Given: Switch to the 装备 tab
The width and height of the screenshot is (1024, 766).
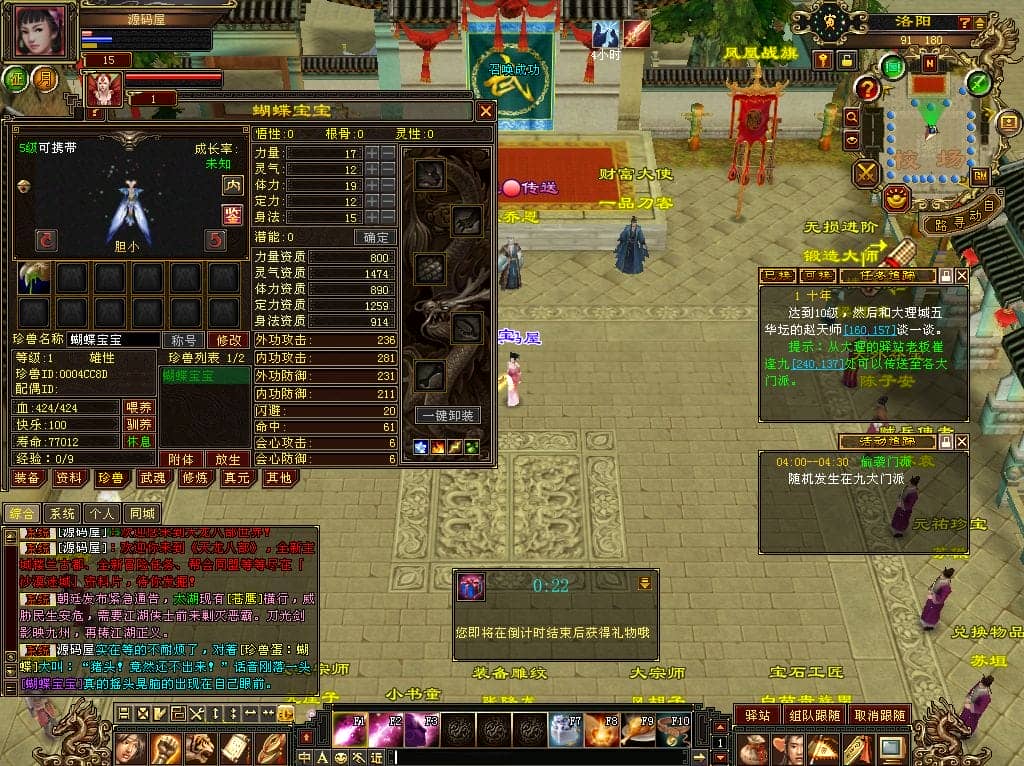Looking at the screenshot, I should tap(28, 478).
